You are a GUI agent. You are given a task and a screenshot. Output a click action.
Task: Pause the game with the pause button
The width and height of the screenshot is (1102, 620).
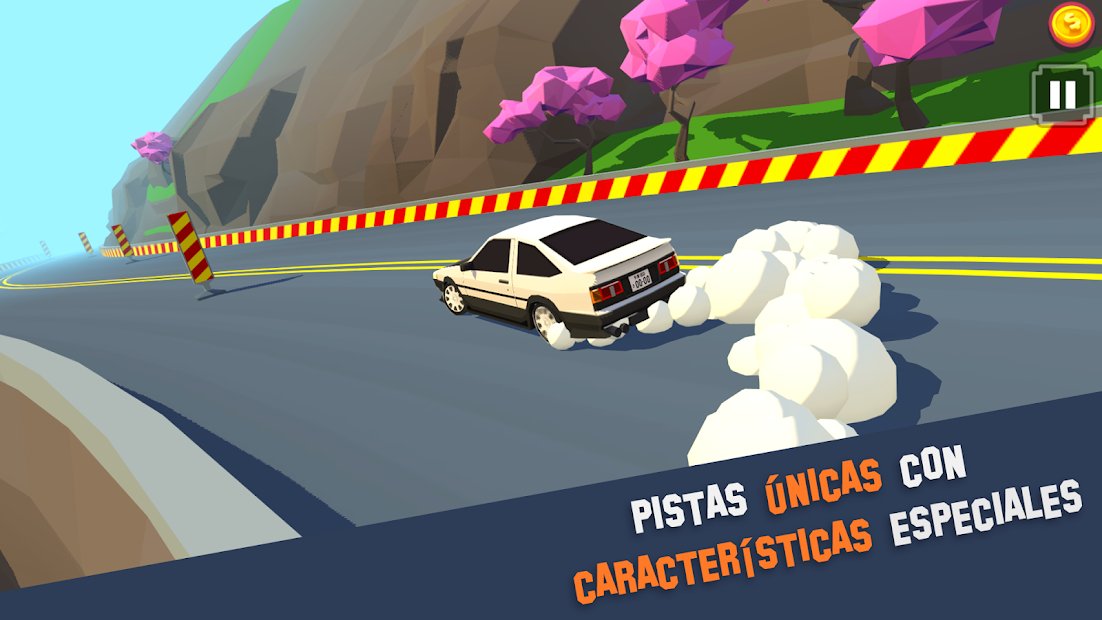(x=1061, y=94)
